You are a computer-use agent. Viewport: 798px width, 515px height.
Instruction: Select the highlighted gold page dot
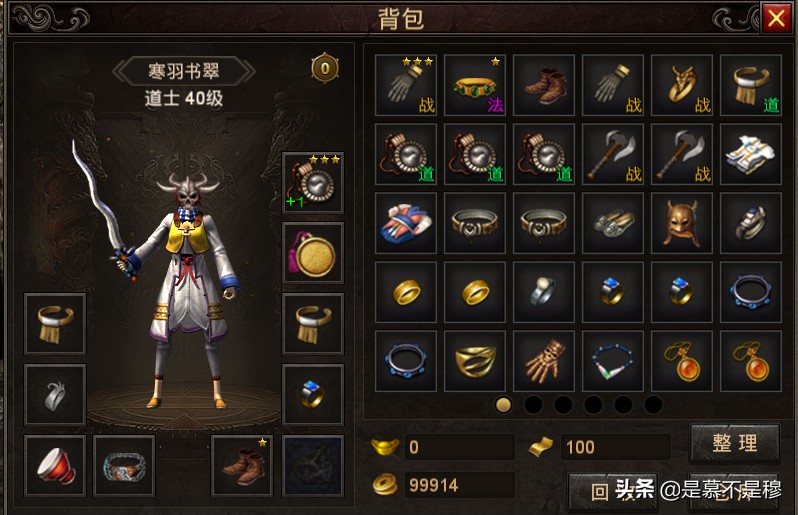[x=504, y=405]
